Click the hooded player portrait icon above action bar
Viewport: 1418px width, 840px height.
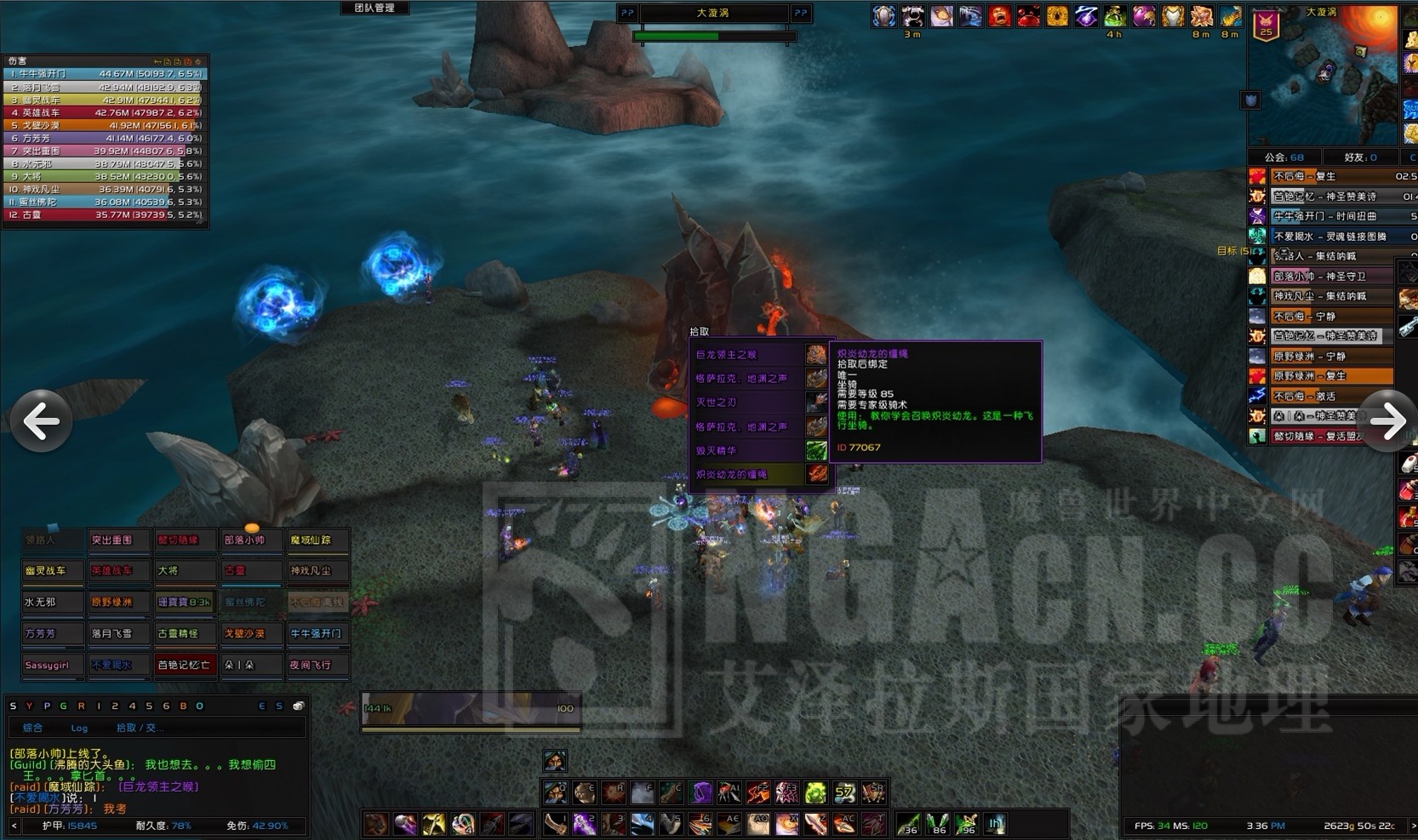(x=553, y=760)
